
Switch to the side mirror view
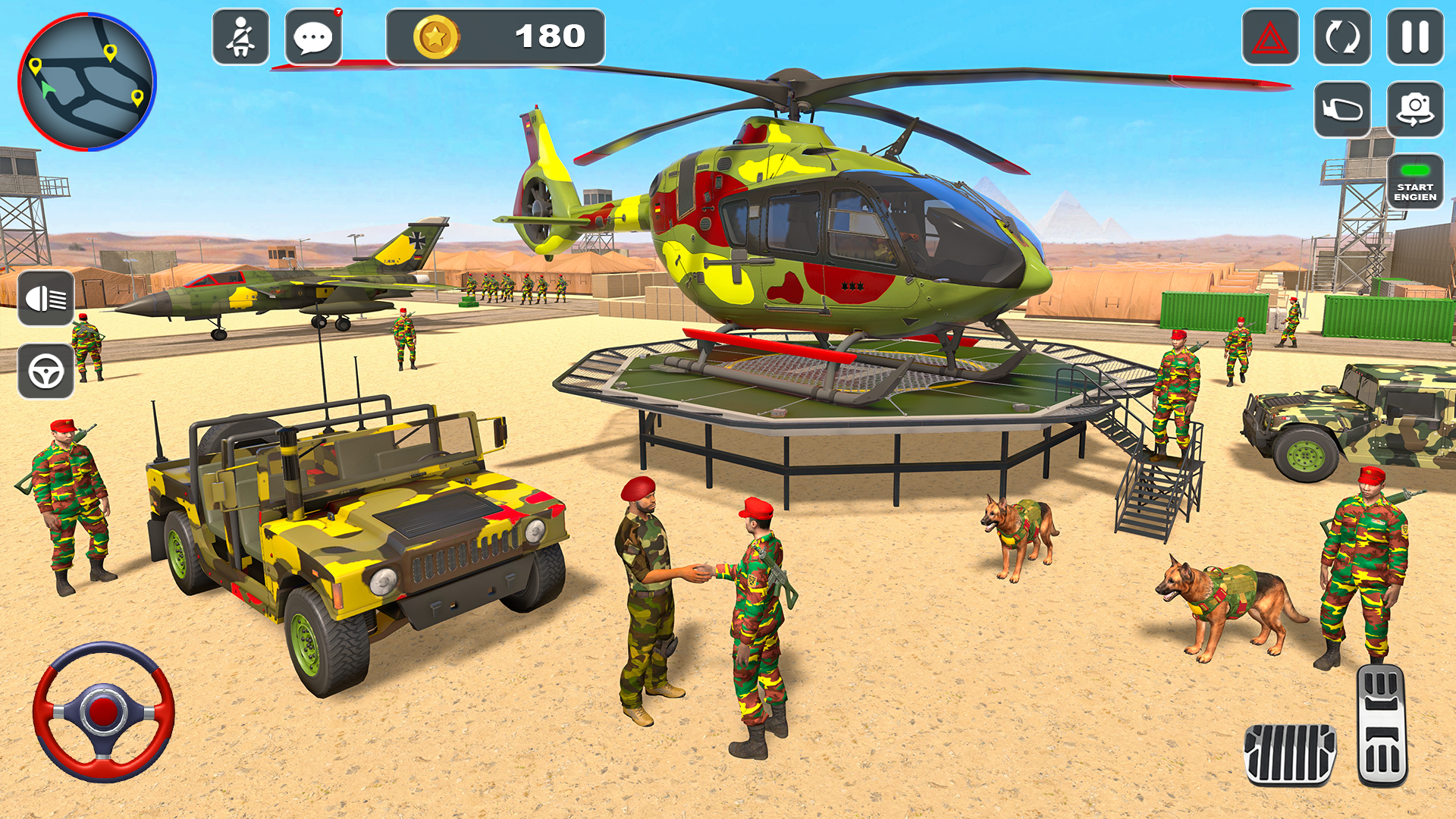1341,108
